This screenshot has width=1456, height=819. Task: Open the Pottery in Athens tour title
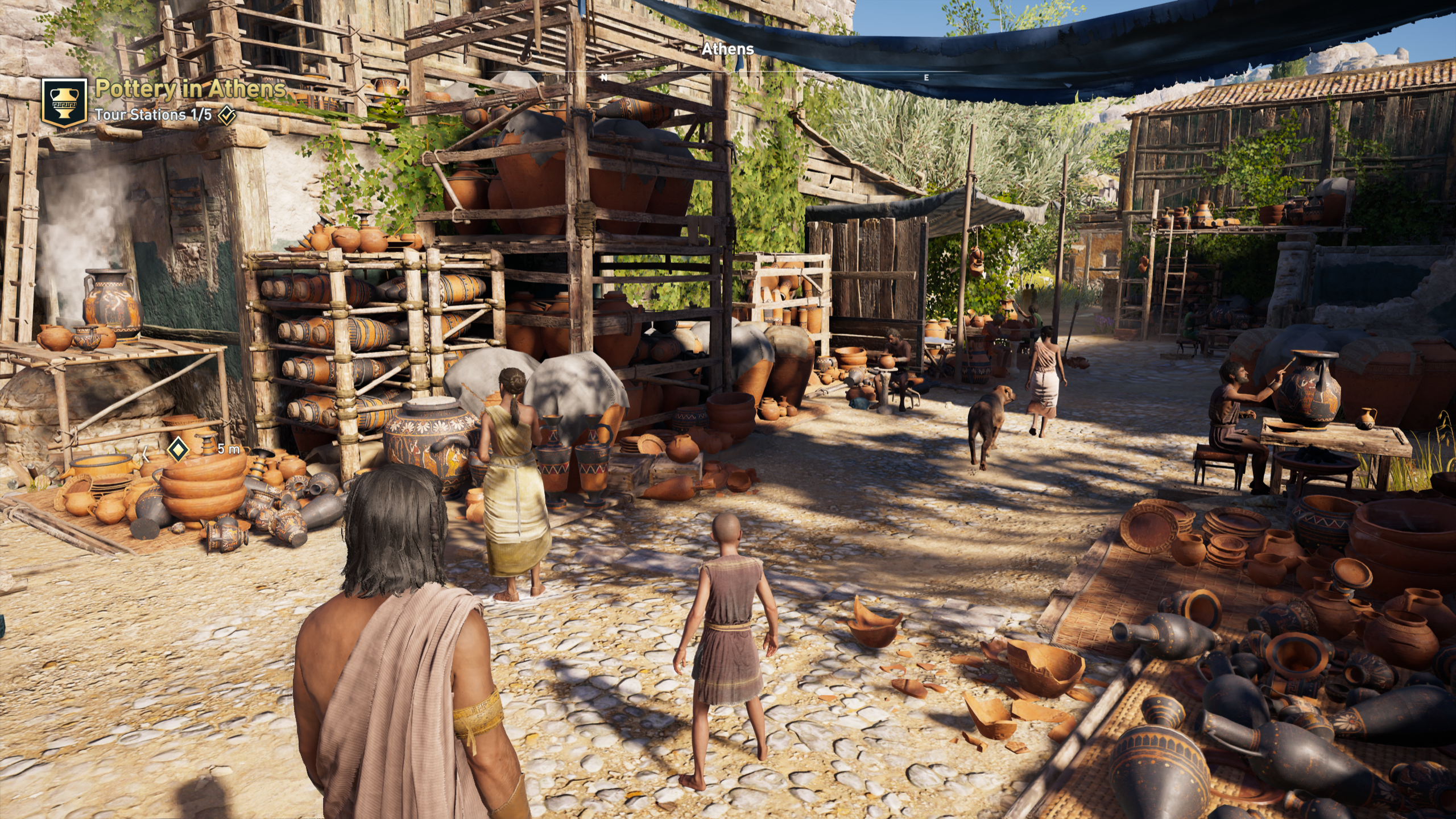[190, 89]
